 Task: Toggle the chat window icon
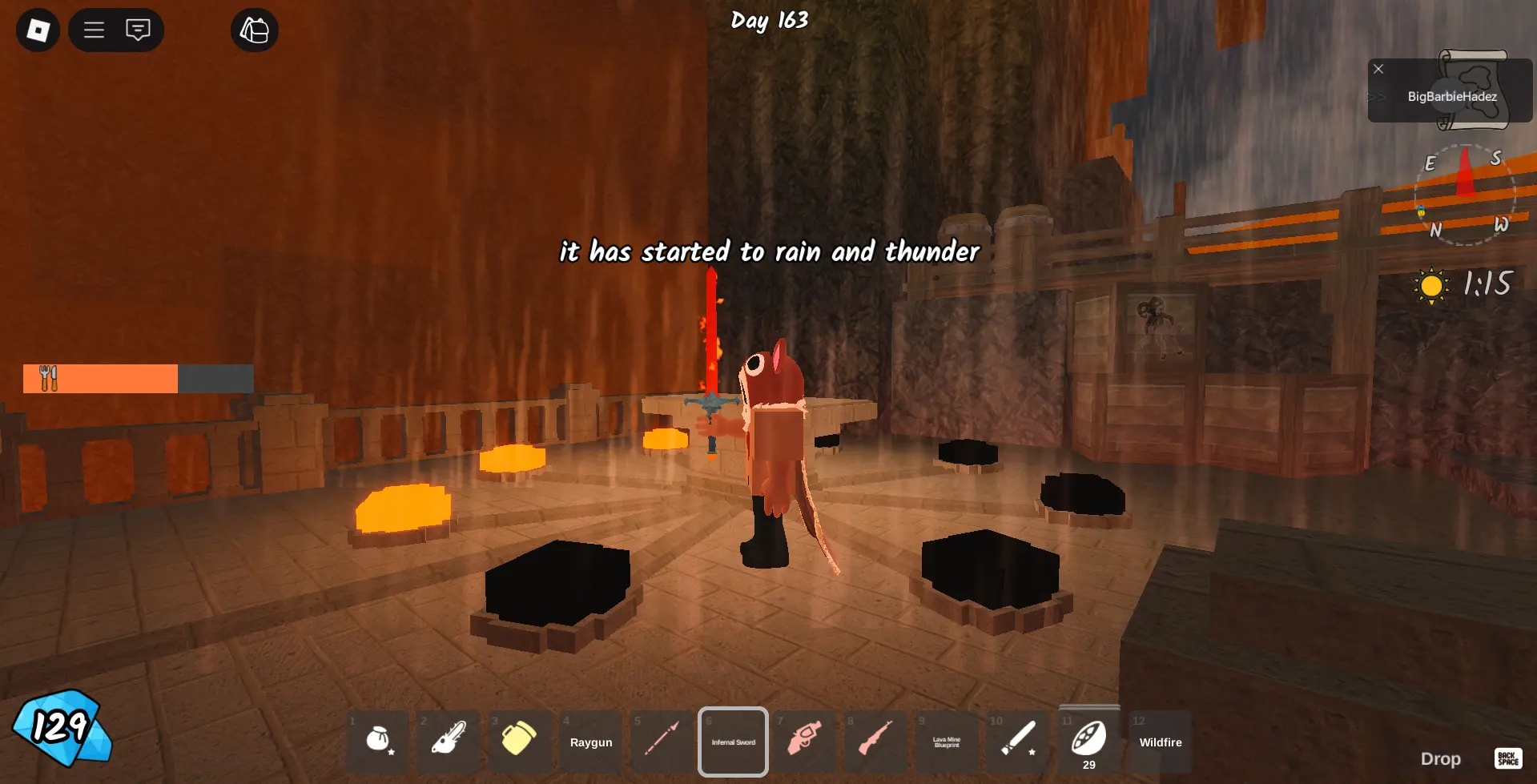click(x=138, y=30)
